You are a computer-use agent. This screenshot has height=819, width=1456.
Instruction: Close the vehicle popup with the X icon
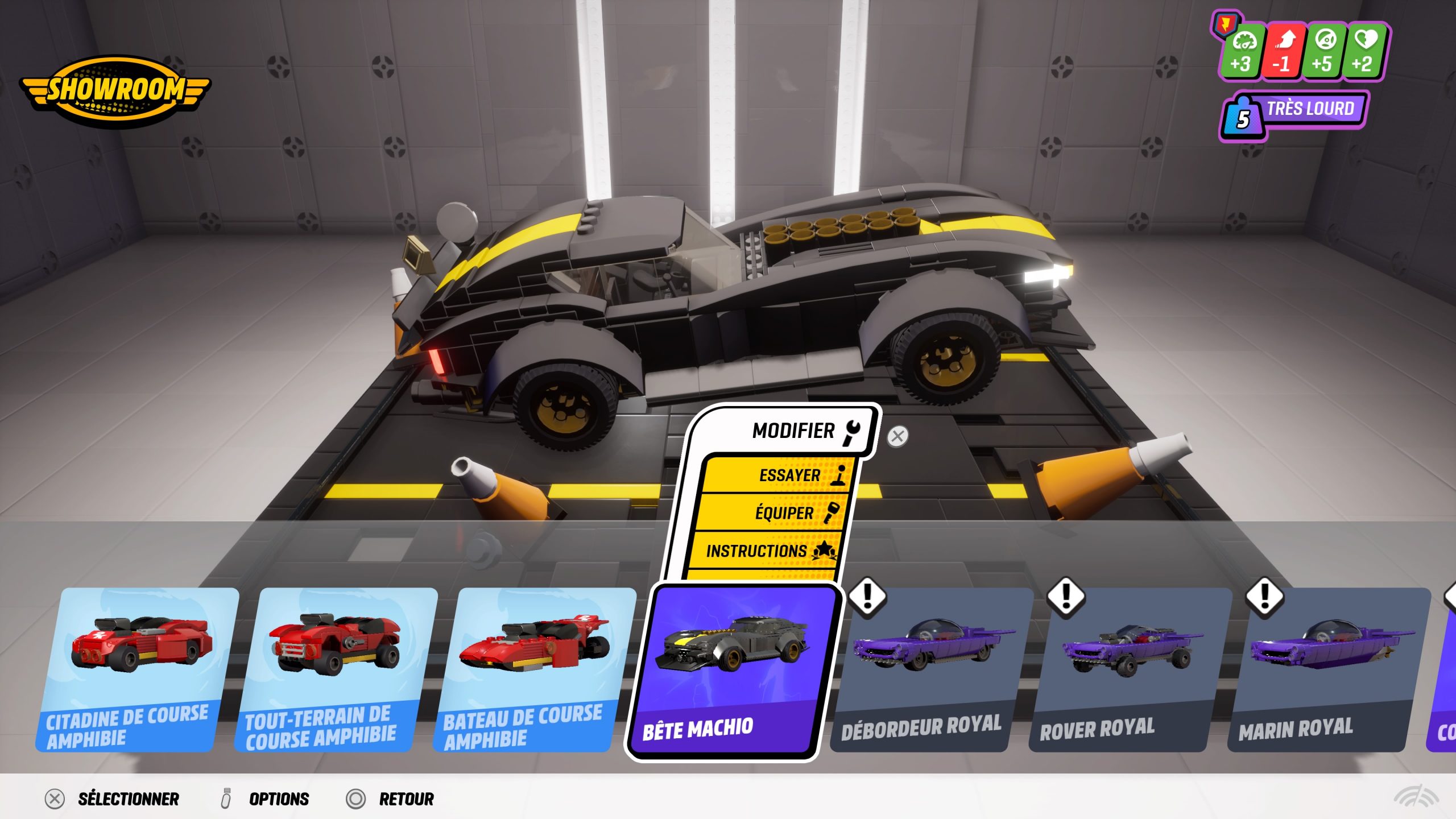click(x=897, y=436)
